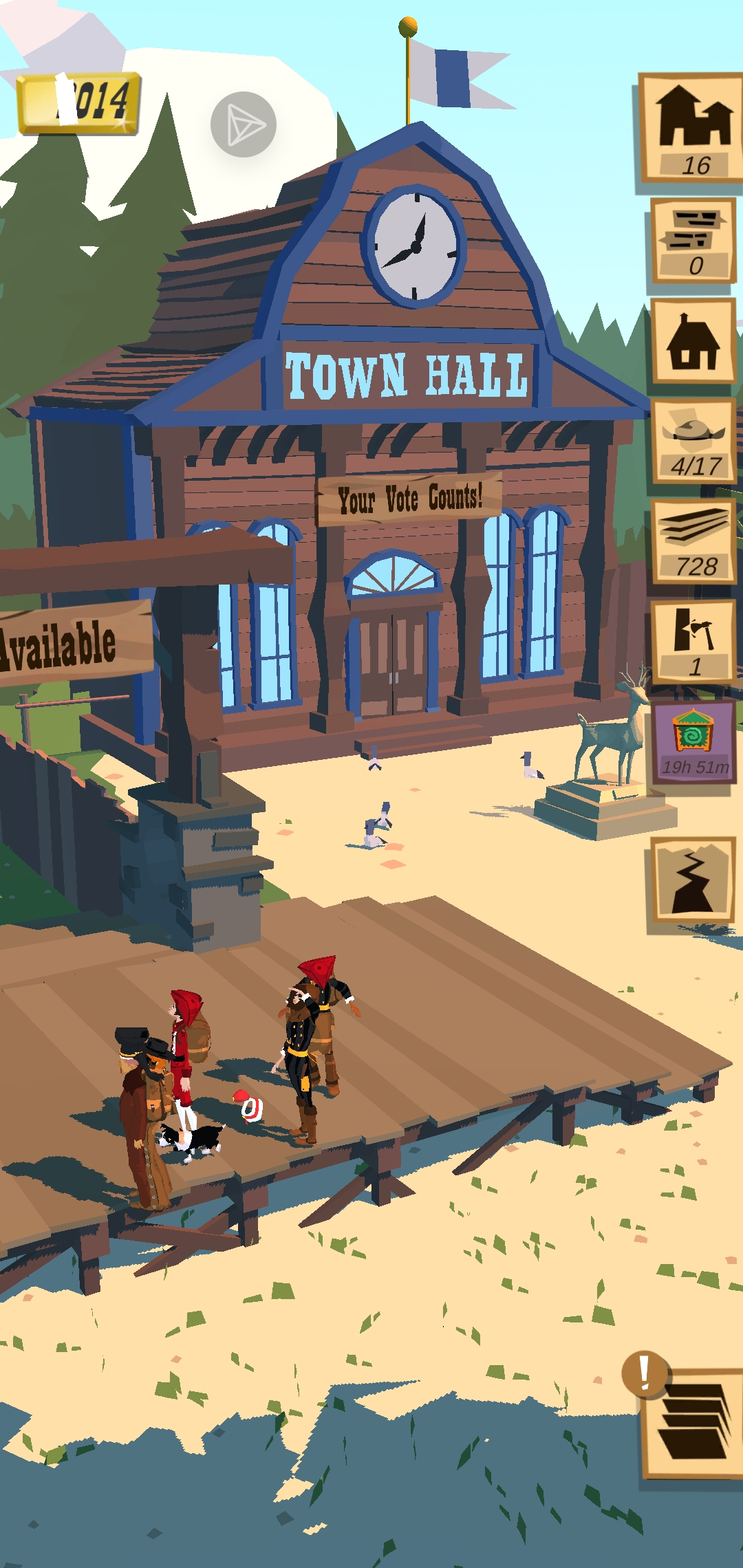Open the buildings panel showing 16
This screenshot has width=743, height=1568.
tap(691, 128)
